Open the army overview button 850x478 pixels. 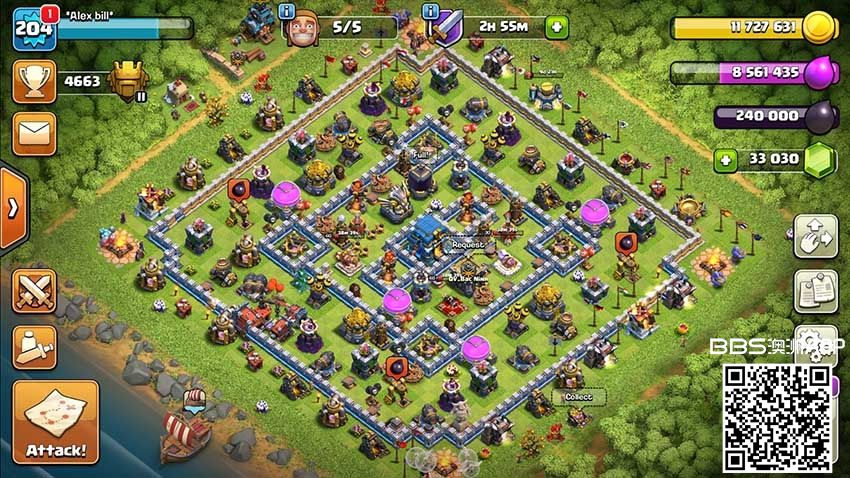click(x=33, y=345)
